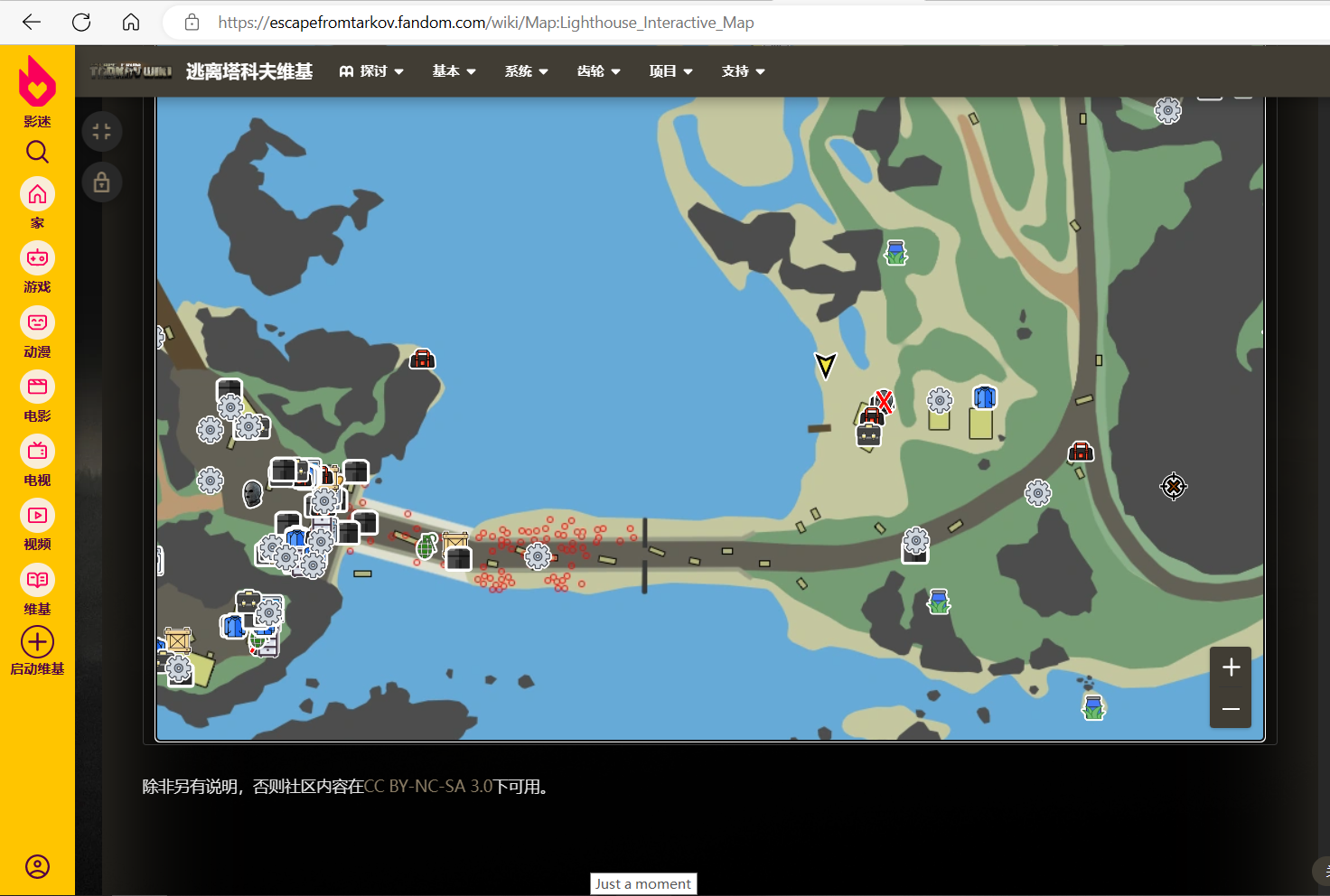Collapse the map with the shrink arrows button
This screenshot has height=896, width=1330.
coord(102,132)
